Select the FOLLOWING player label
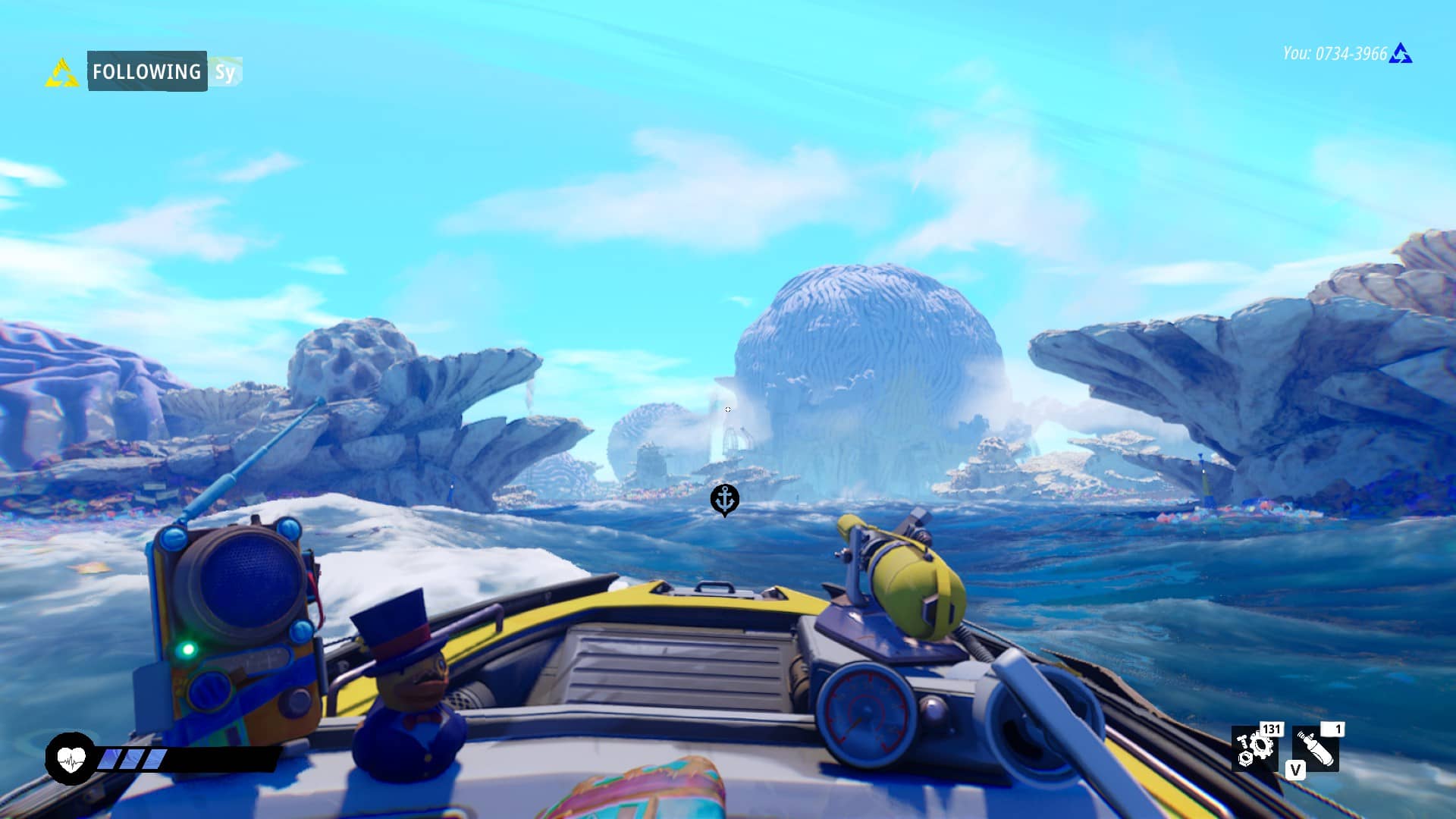Viewport: 1456px width, 819px height. 147,71
